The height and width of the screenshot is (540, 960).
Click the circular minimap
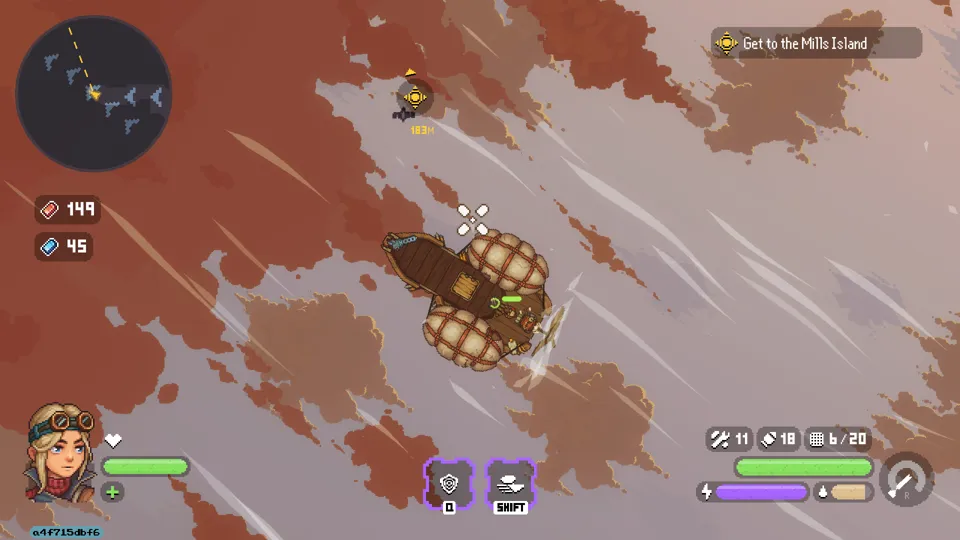94,93
